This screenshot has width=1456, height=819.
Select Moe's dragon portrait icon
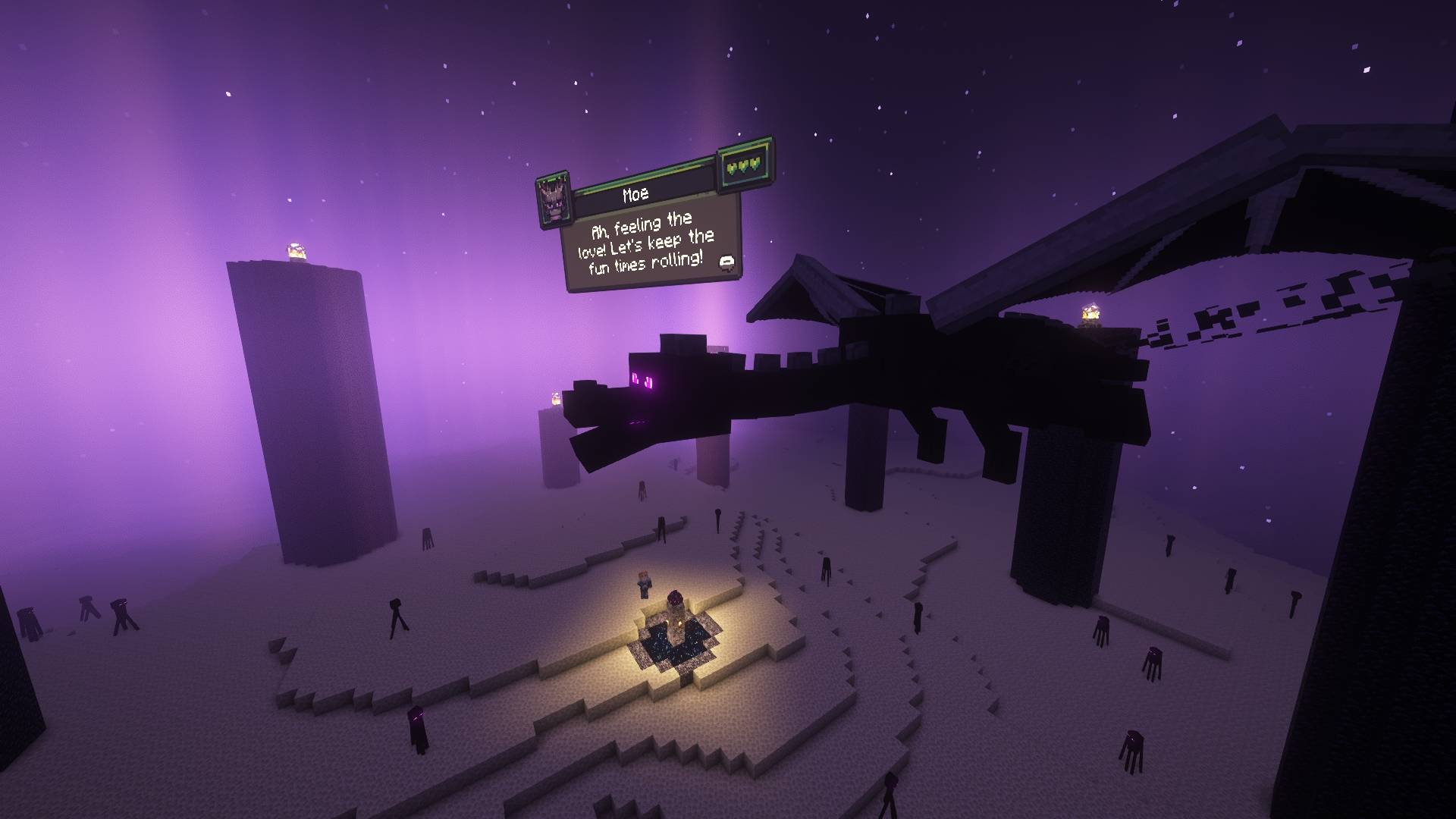click(x=554, y=202)
